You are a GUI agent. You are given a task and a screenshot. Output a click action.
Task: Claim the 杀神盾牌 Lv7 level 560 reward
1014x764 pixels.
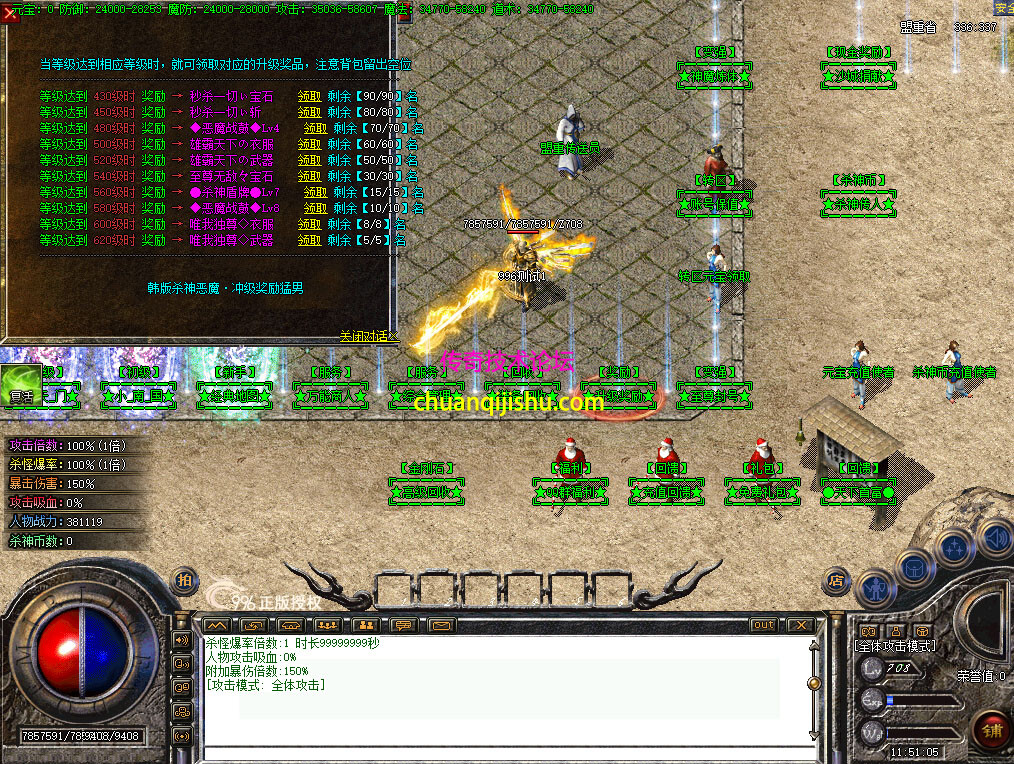point(315,192)
